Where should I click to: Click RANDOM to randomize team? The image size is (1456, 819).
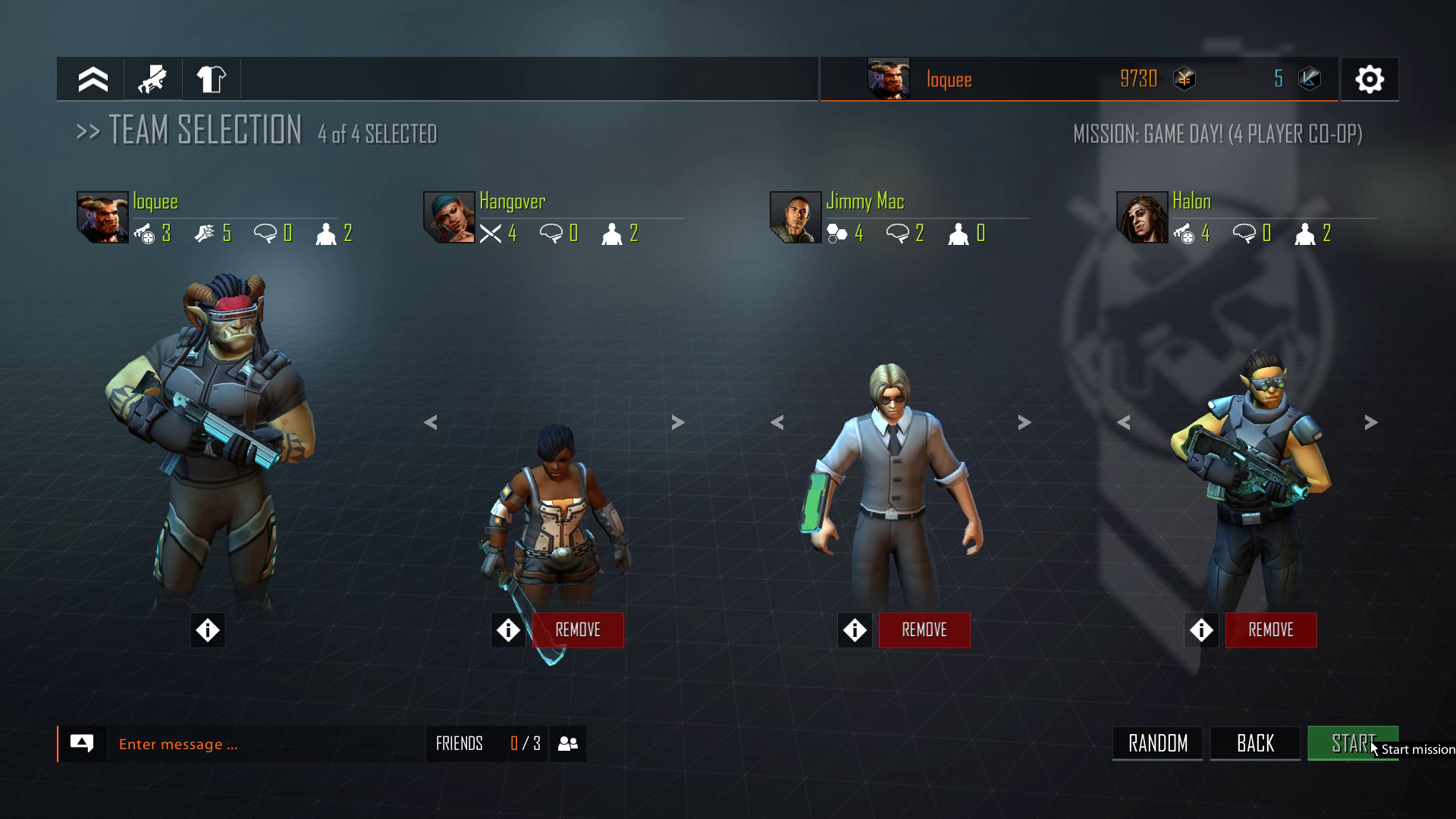tap(1156, 743)
